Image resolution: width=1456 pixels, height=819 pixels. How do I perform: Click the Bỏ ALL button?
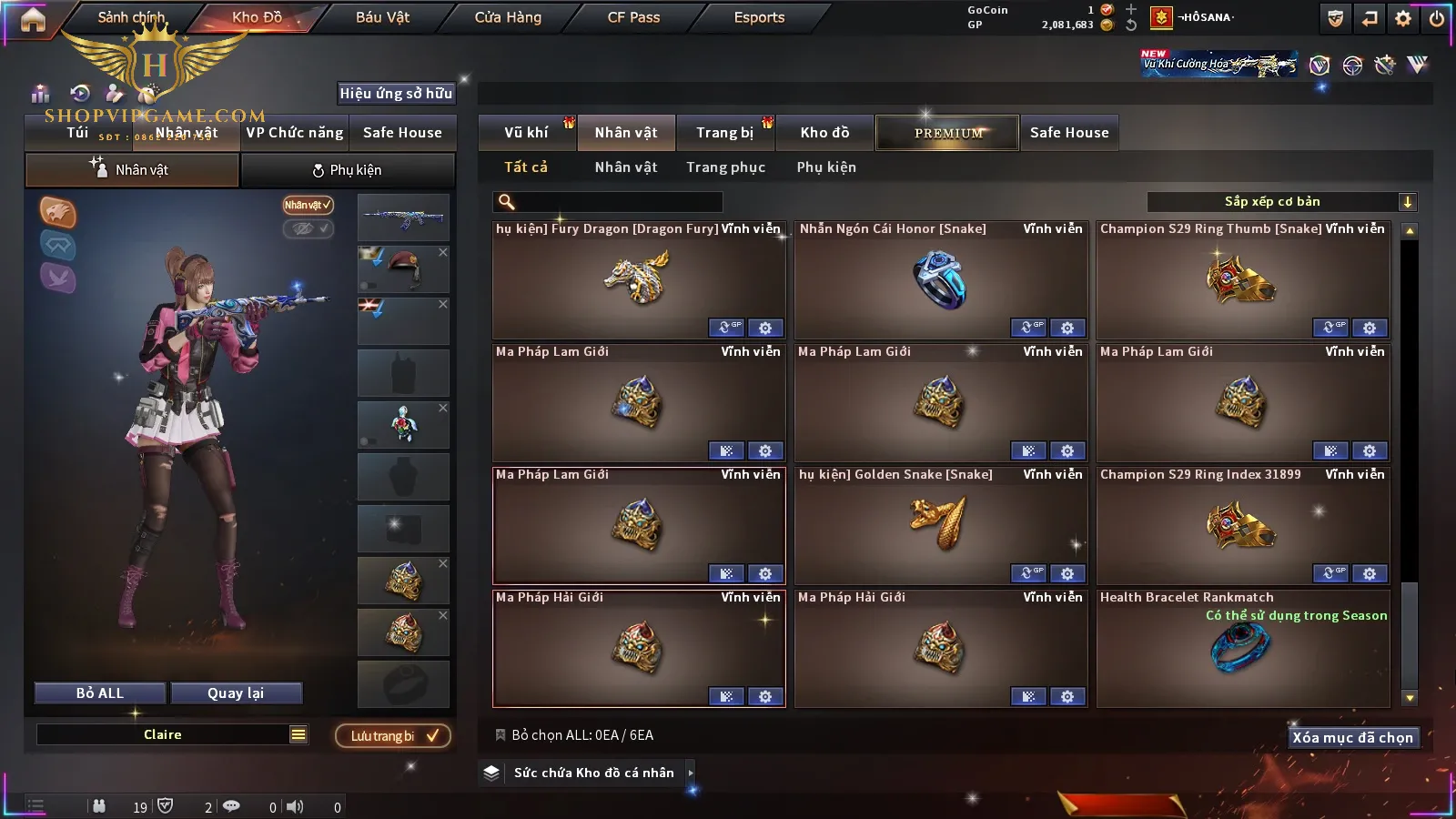[100, 693]
